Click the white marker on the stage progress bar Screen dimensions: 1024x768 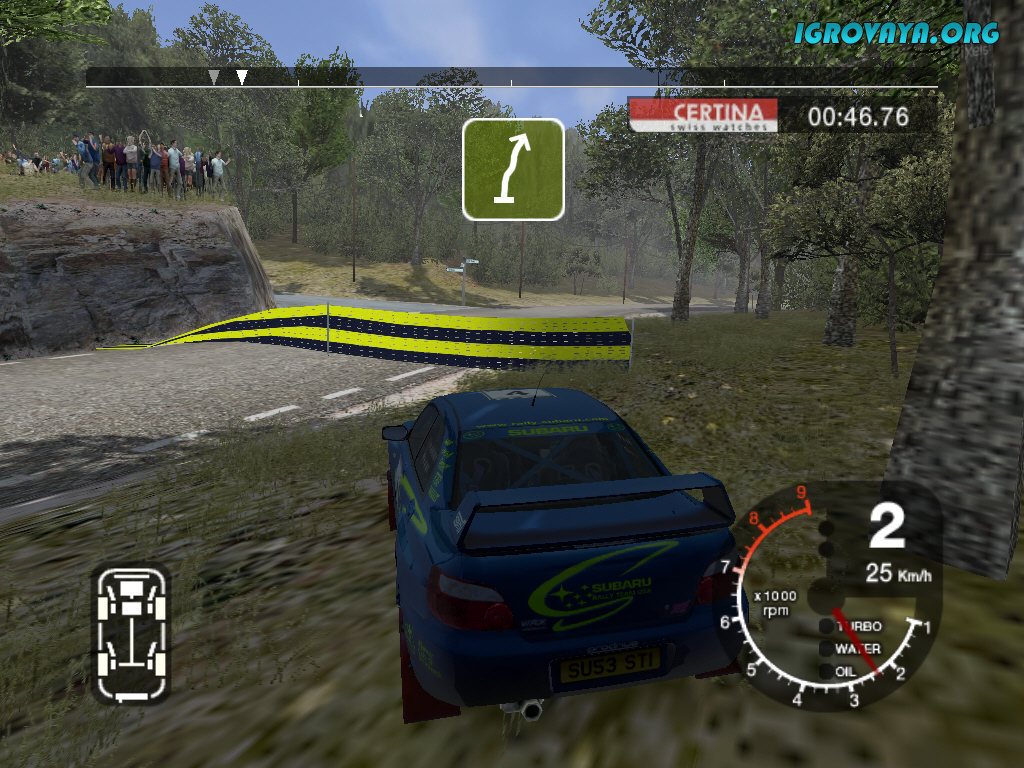point(241,77)
